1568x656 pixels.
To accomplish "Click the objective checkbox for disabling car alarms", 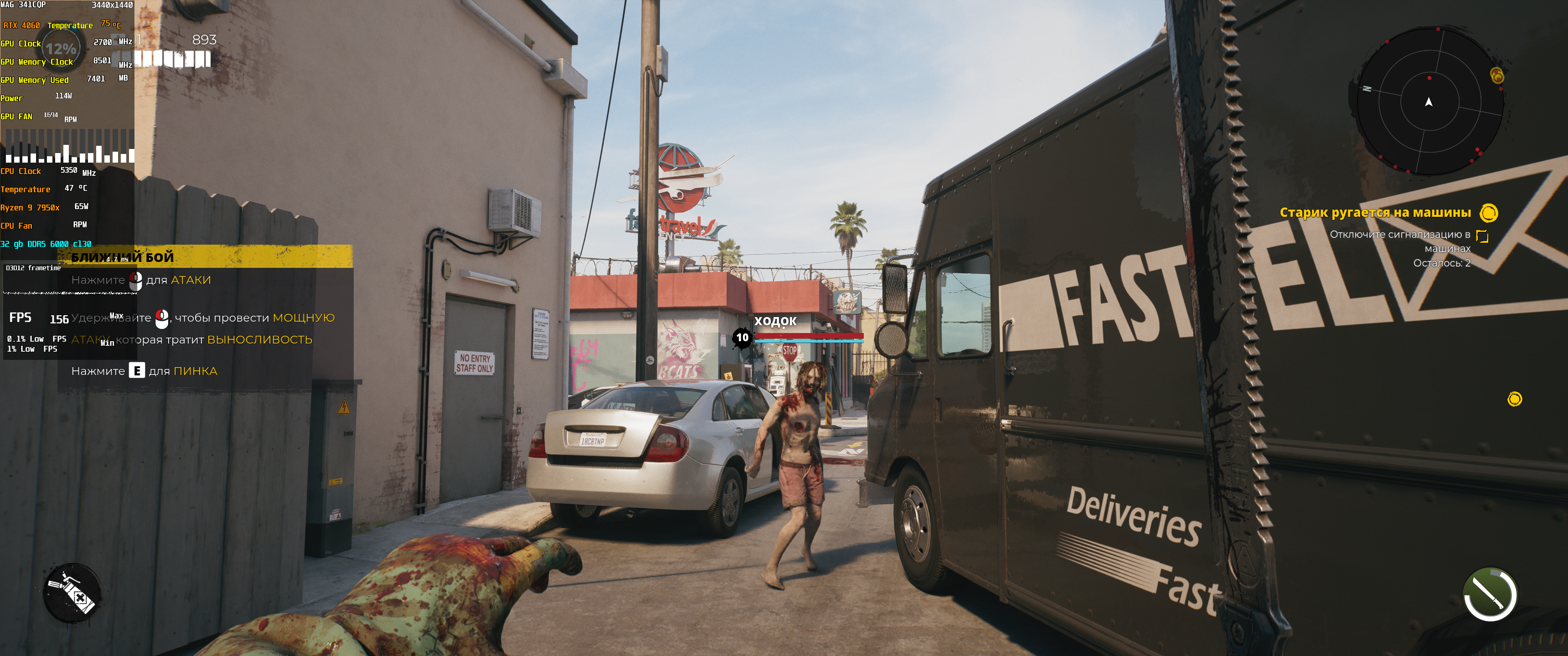I will (x=1482, y=236).
